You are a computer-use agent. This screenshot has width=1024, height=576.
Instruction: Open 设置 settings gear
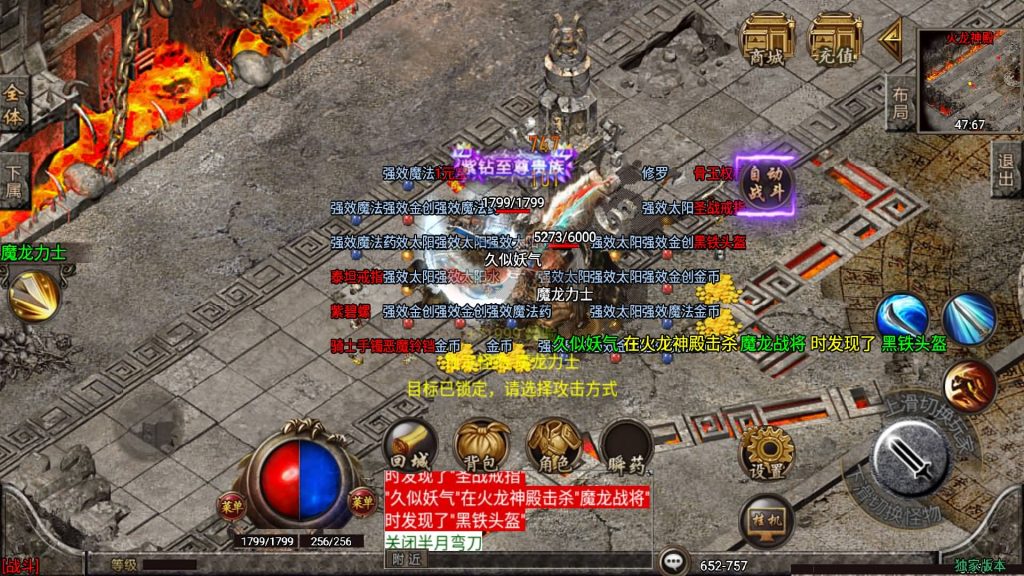[766, 456]
